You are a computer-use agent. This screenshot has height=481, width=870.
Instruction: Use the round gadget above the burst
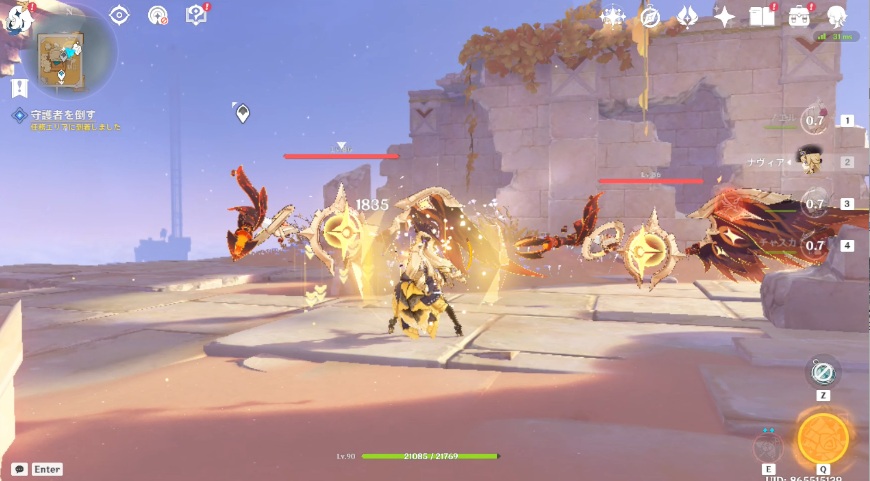click(823, 372)
